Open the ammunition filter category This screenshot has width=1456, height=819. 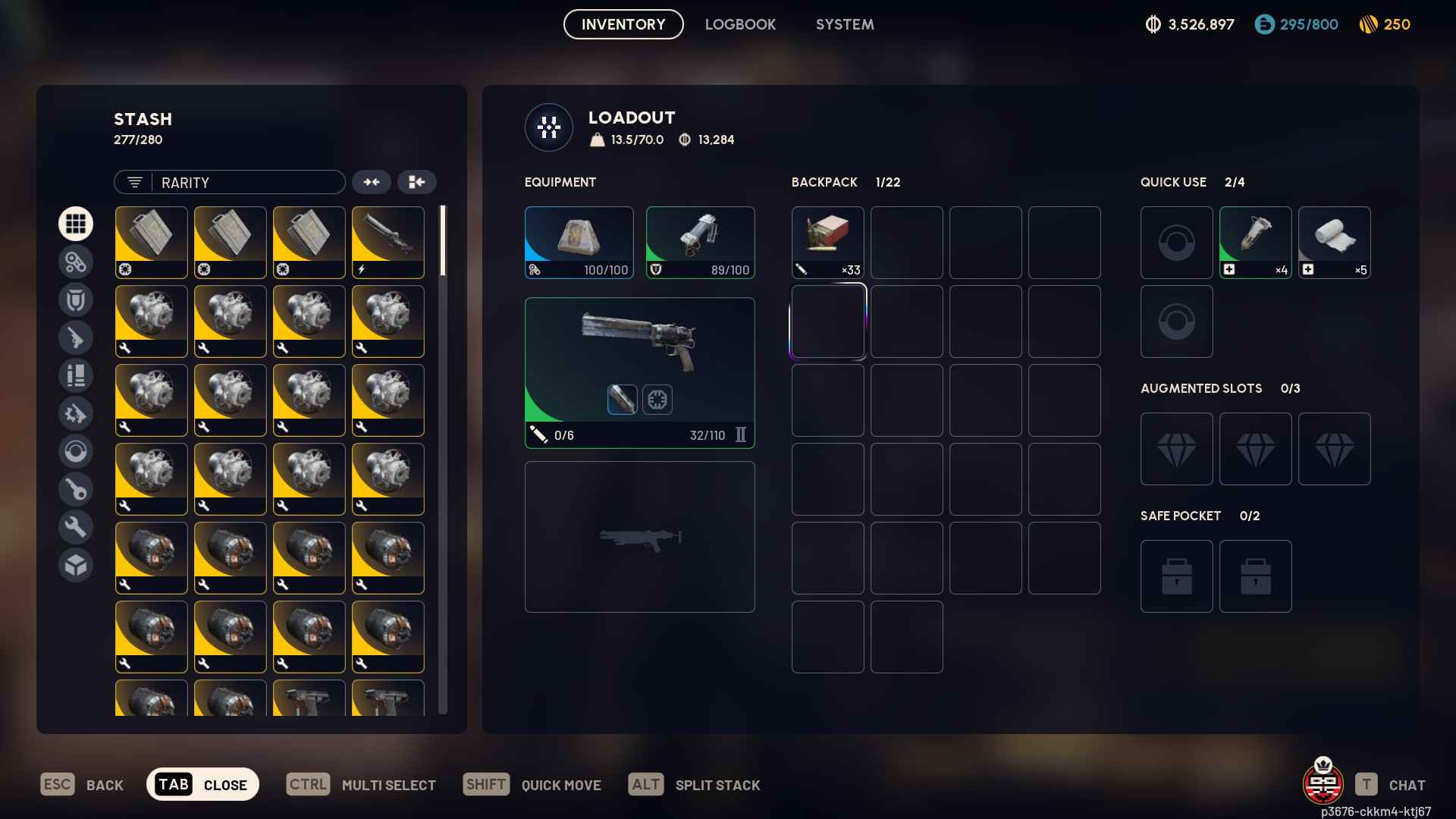tap(76, 375)
